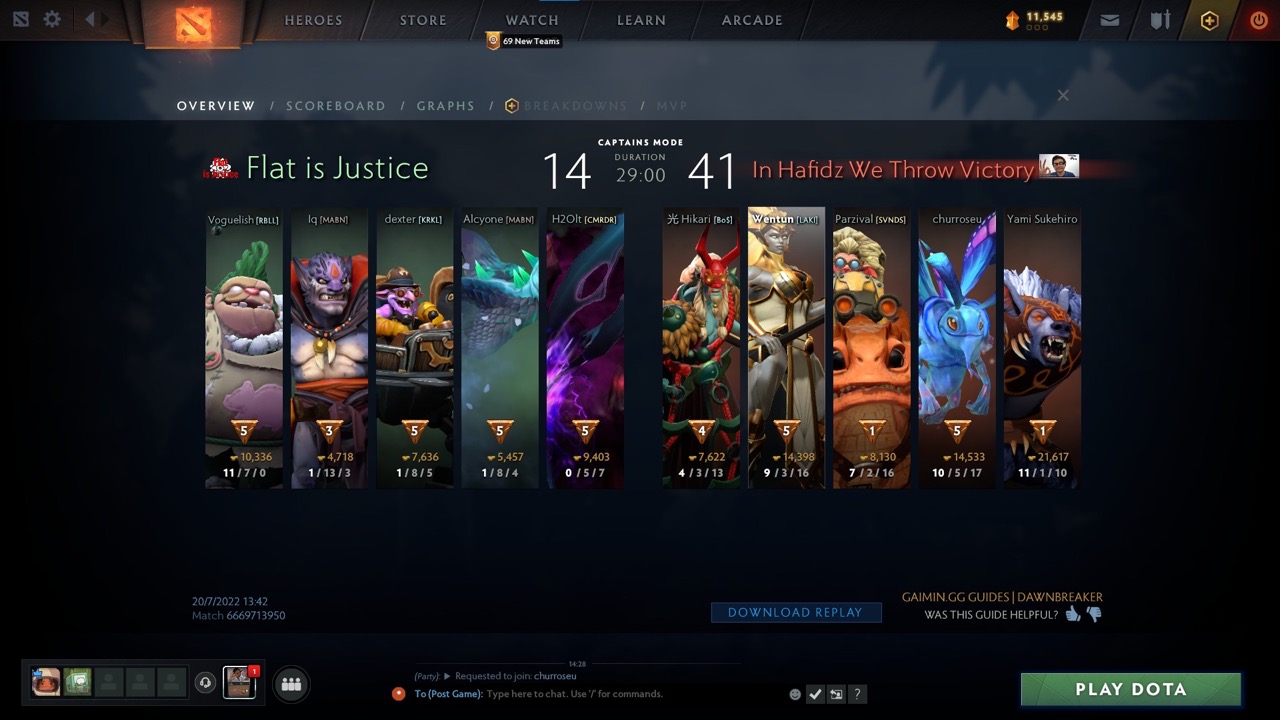Viewport: 1280px width, 720px height.
Task: Close the post-game match panel
Action: point(1063,95)
